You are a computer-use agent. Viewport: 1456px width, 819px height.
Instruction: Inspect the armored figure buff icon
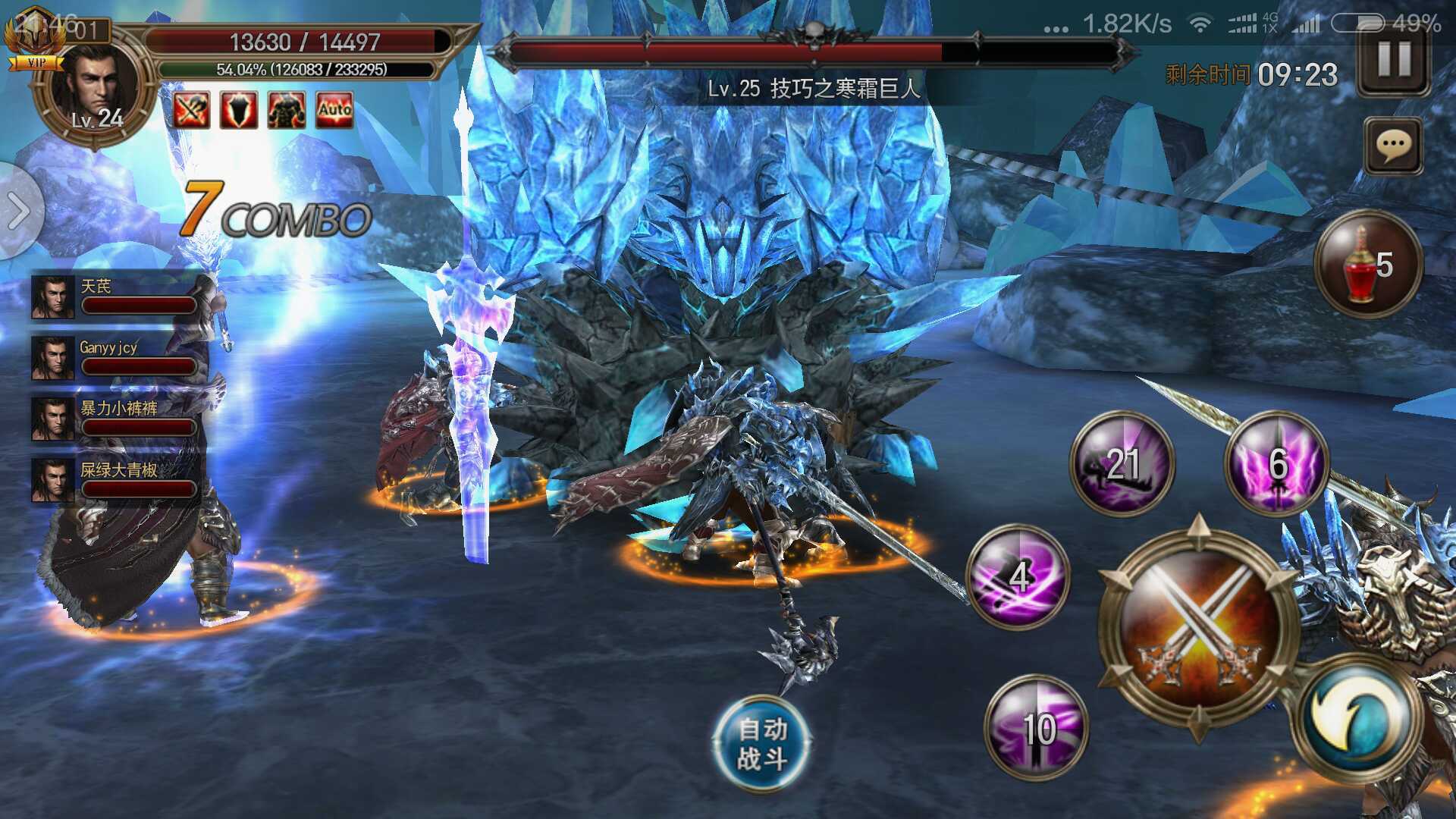pyautogui.click(x=287, y=110)
